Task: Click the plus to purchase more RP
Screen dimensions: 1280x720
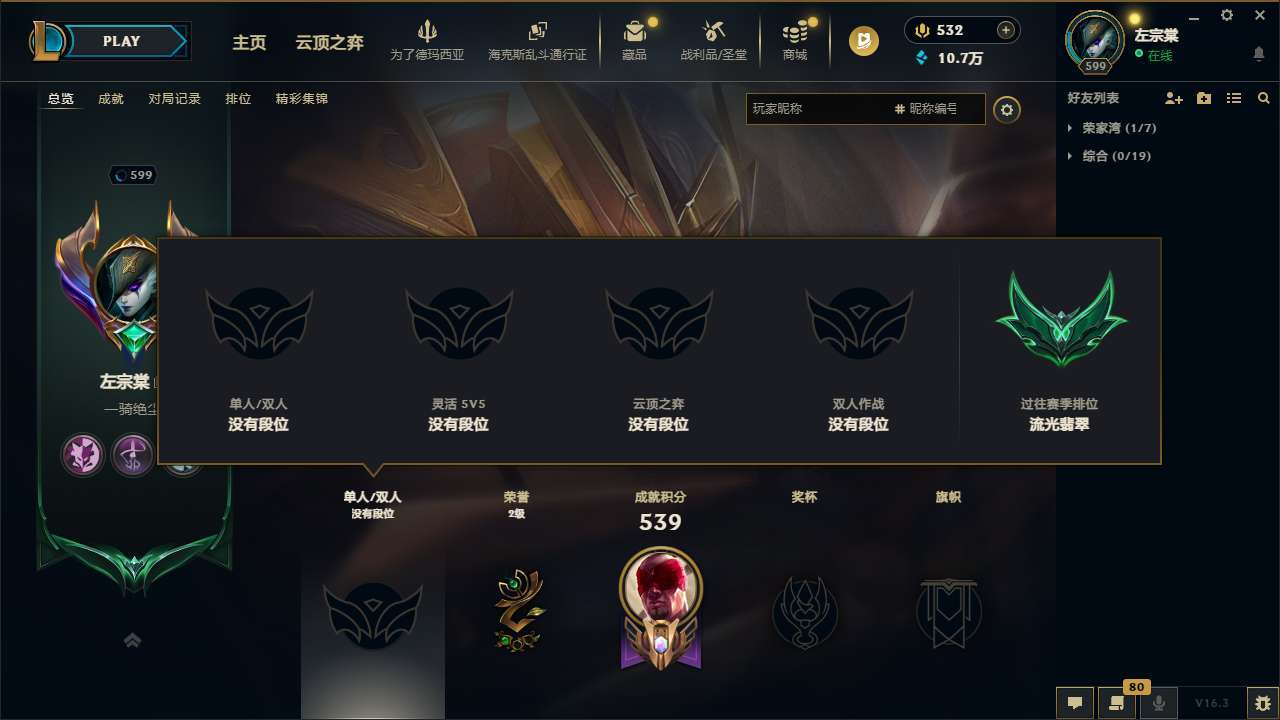Action: 1005,30
